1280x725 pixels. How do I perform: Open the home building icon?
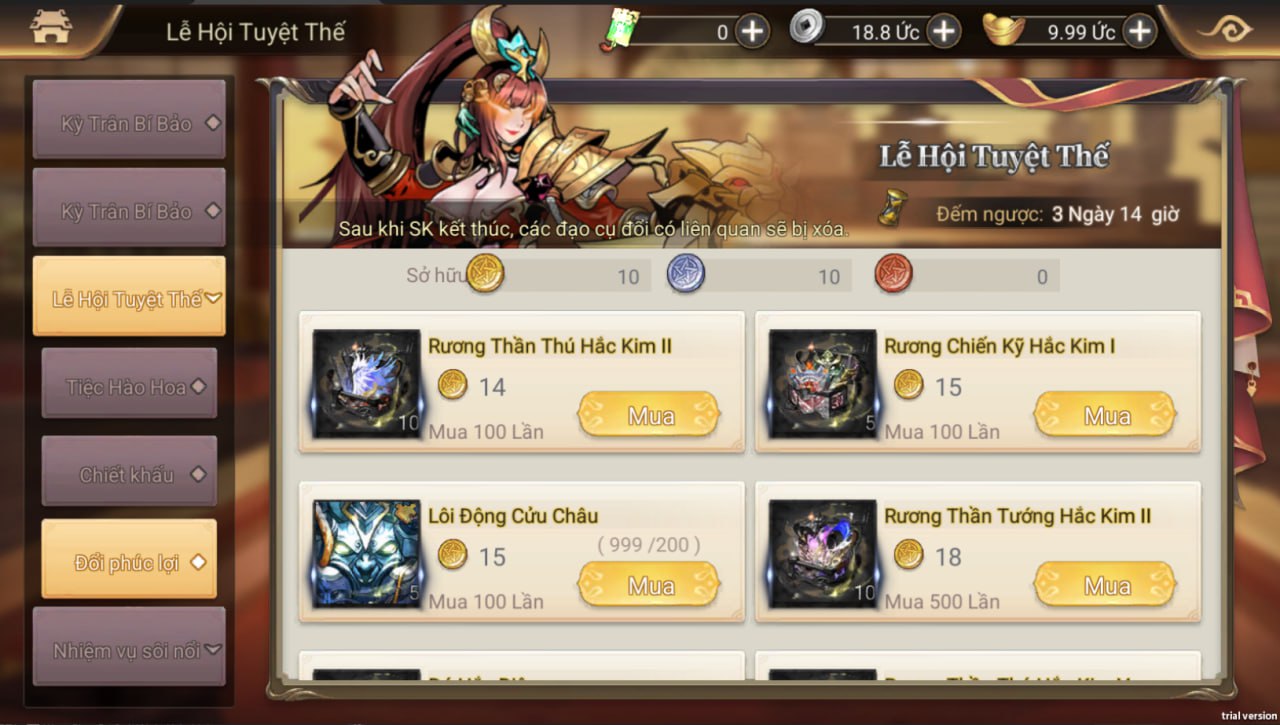click(50, 28)
